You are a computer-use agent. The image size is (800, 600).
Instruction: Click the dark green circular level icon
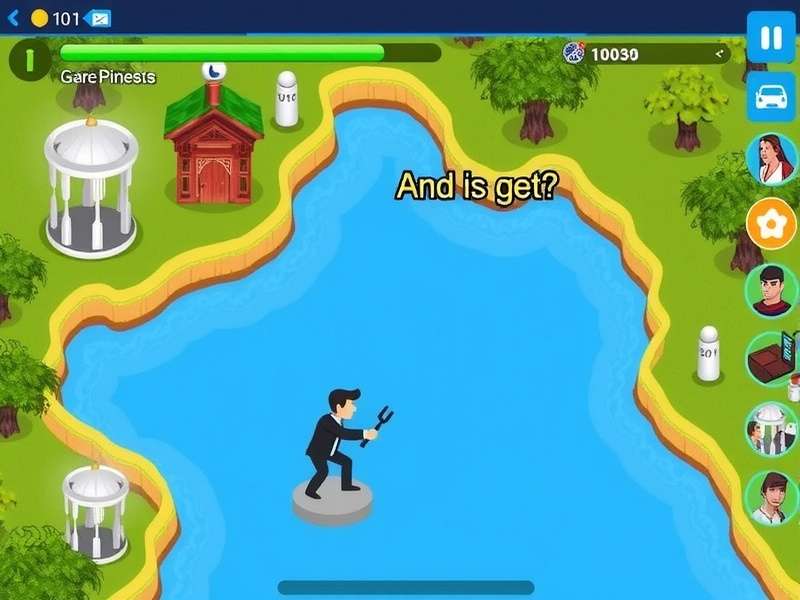(x=30, y=60)
